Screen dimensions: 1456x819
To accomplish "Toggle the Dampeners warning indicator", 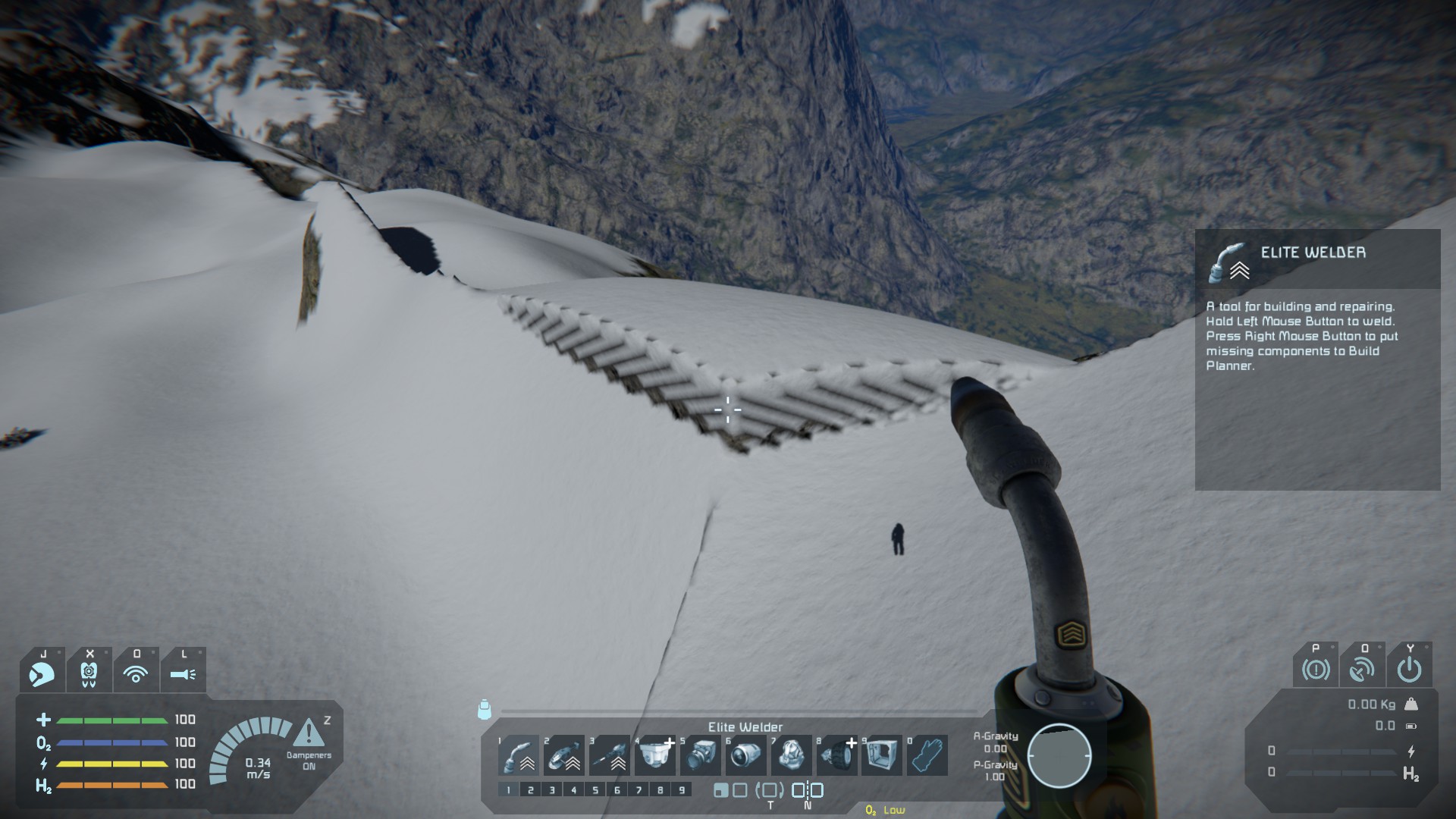I will tap(309, 736).
